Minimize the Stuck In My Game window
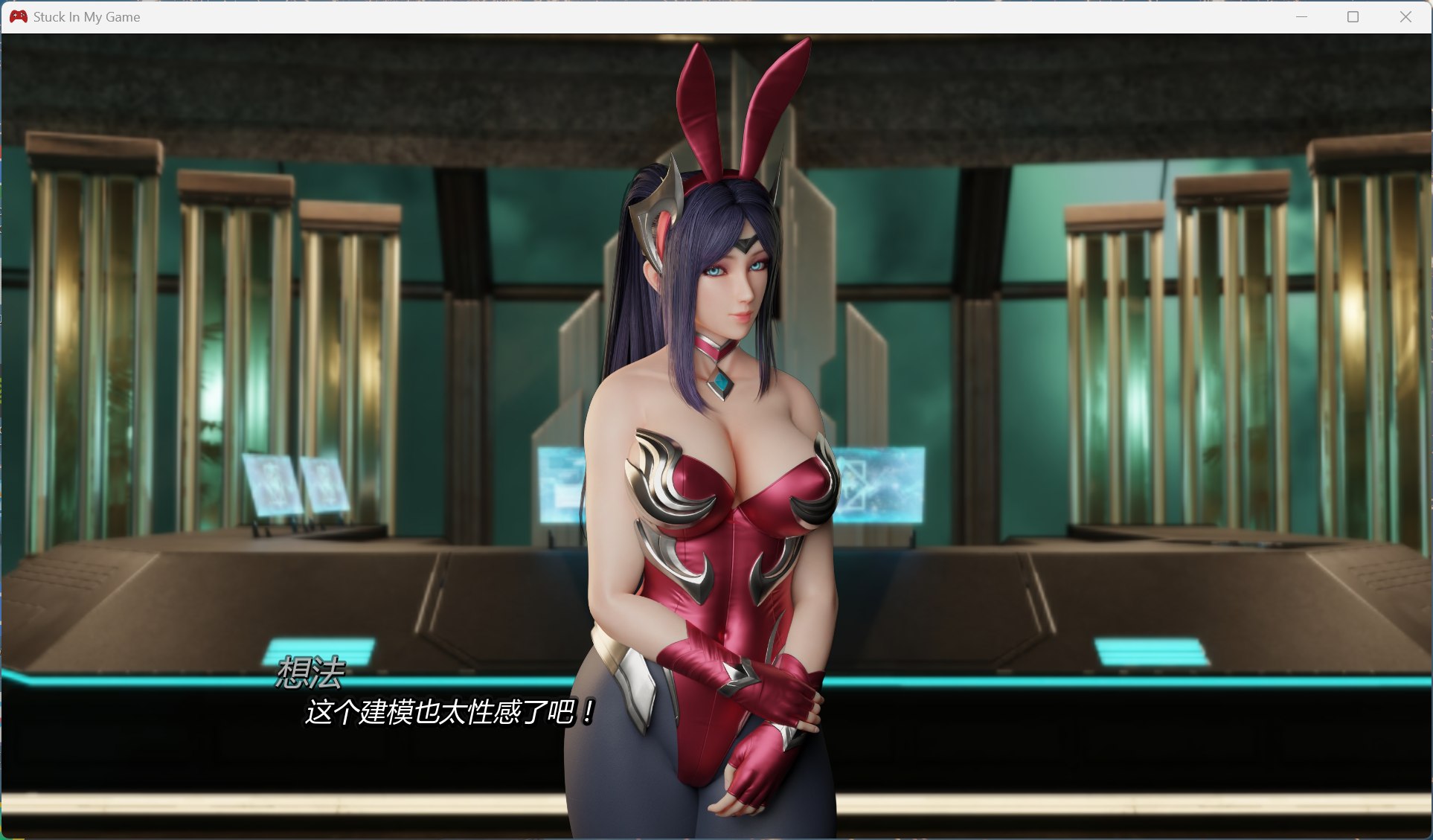Image resolution: width=1433 pixels, height=840 pixels. point(1301,16)
